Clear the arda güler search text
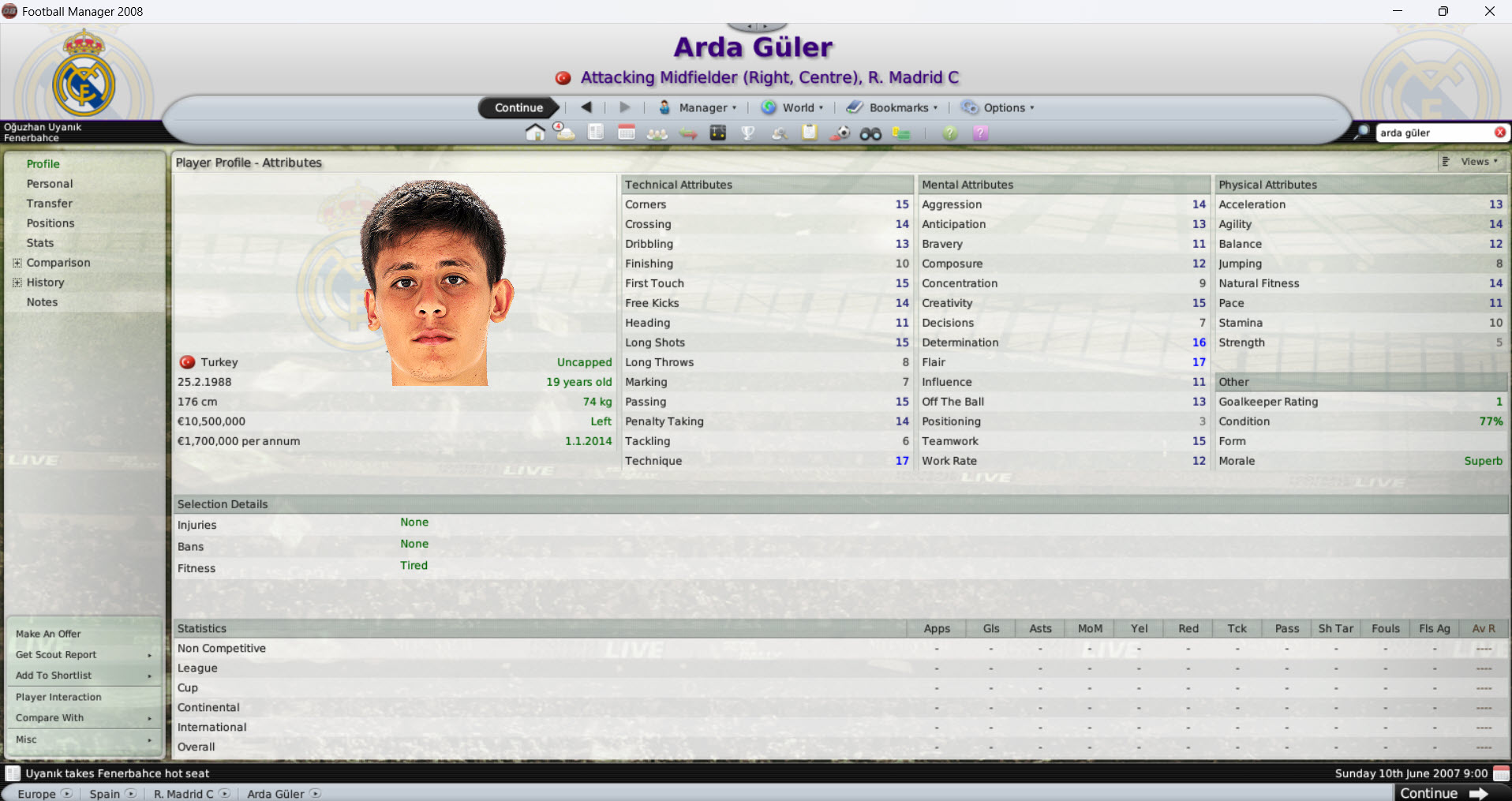1512x801 pixels. tap(1499, 133)
